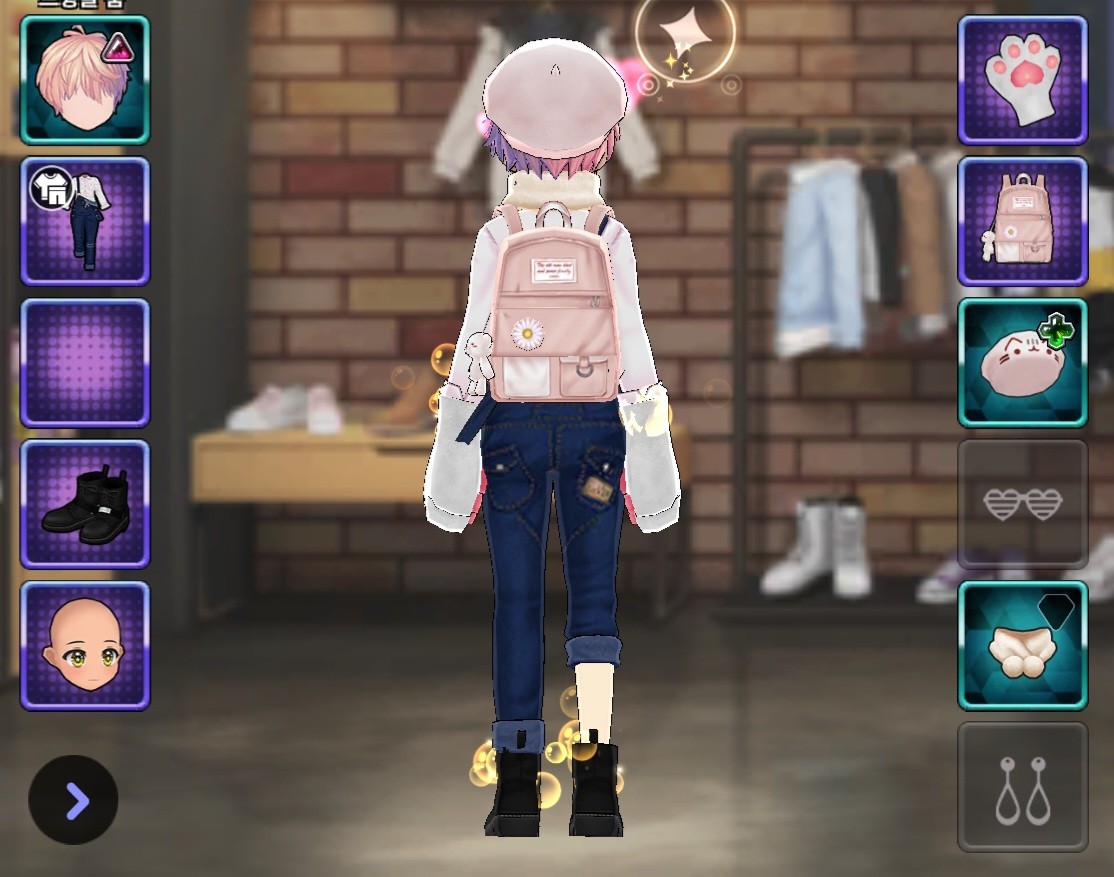
Task: Select the pink cat beret hat slot
Action: click(1022, 362)
